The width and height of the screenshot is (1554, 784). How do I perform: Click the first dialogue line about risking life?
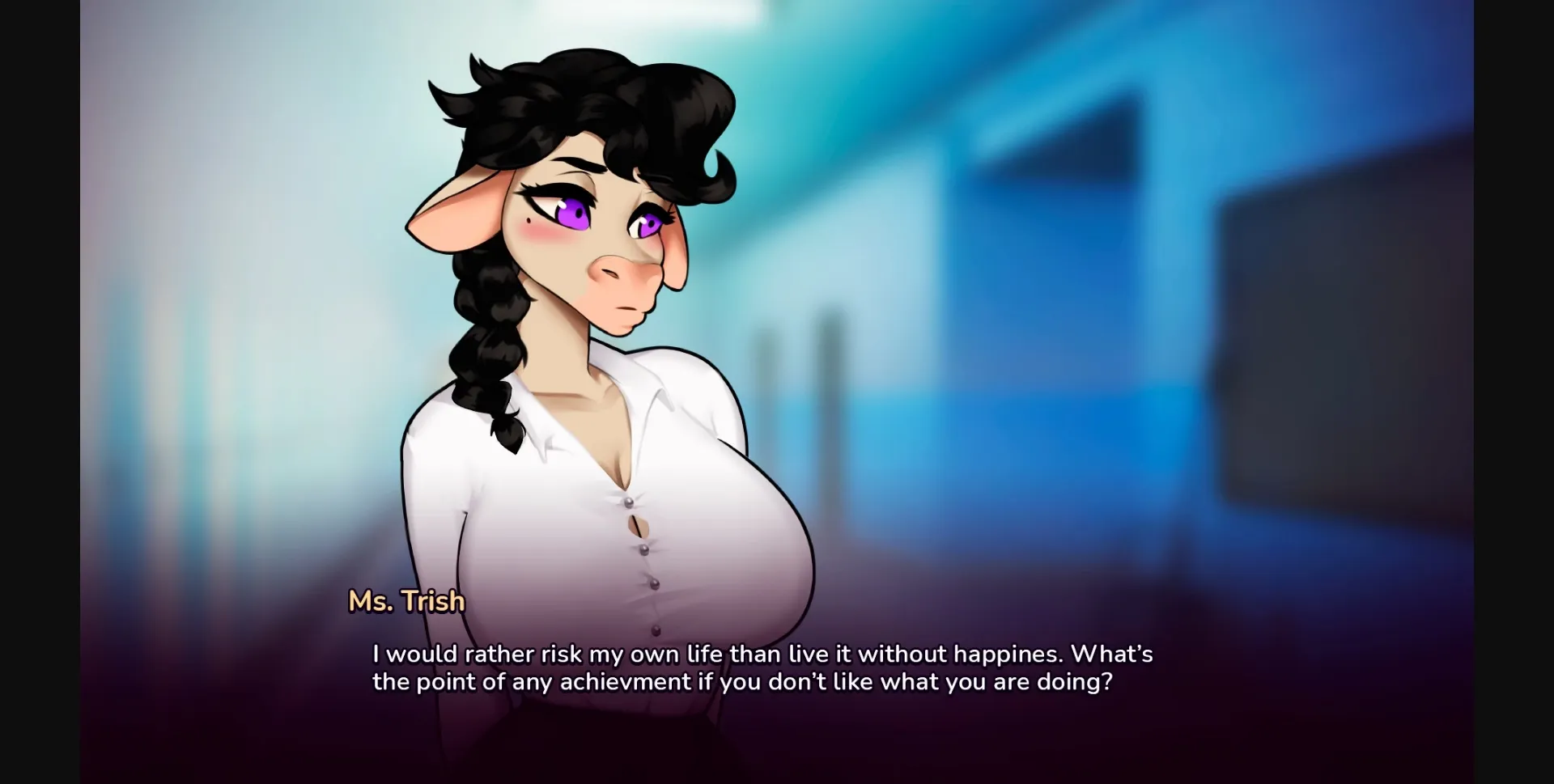761,655
